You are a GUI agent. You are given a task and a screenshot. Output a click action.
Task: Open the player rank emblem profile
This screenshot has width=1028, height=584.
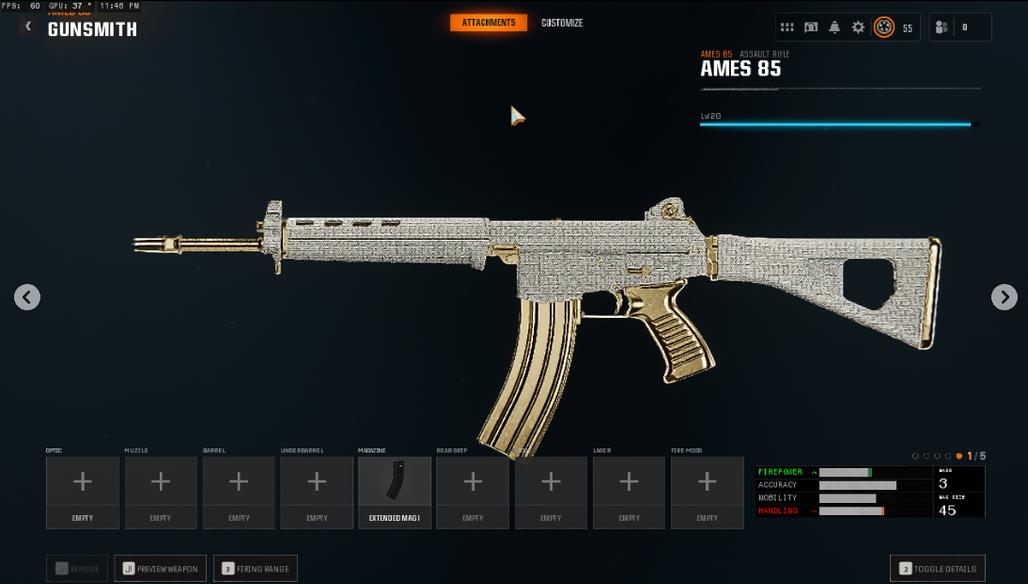(884, 28)
